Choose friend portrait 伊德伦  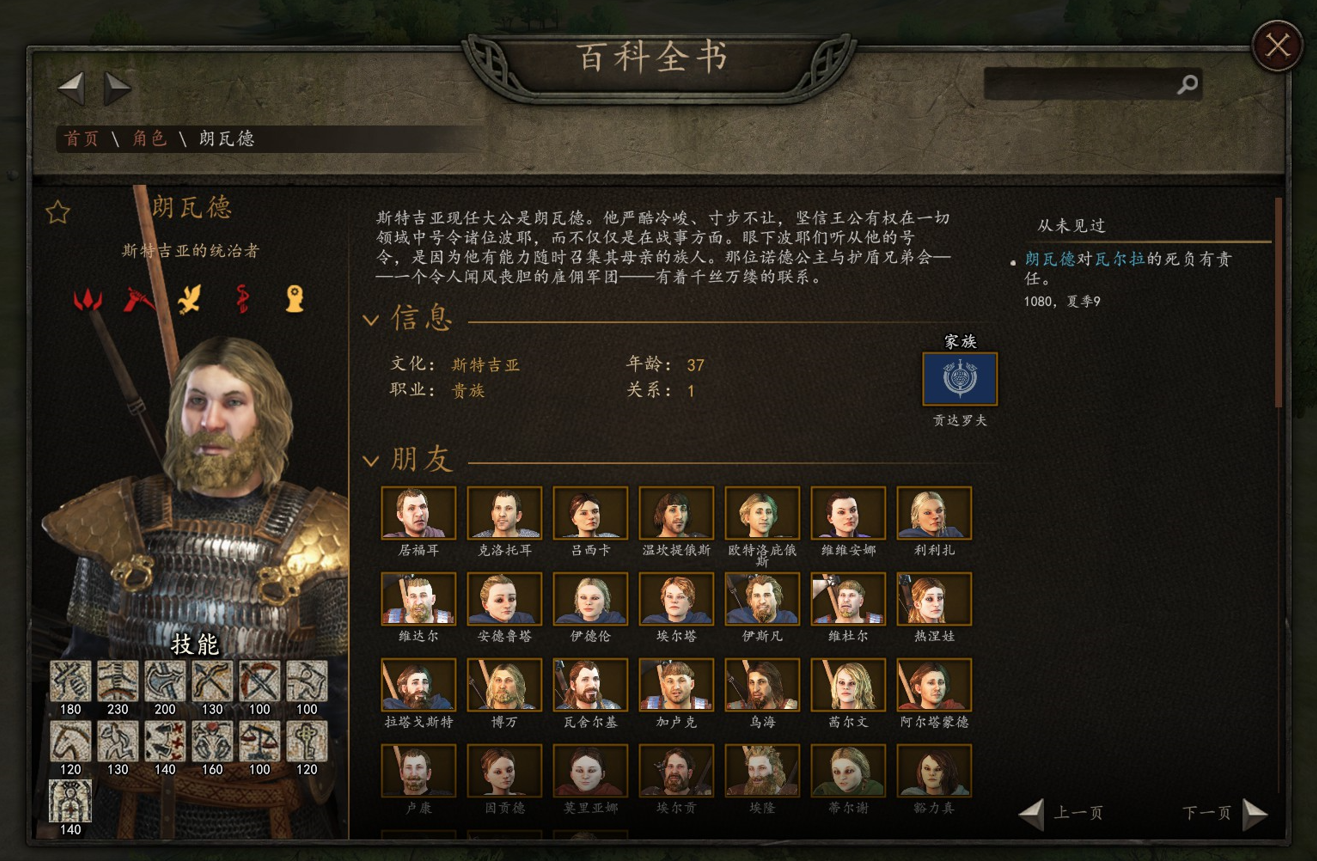(590, 599)
